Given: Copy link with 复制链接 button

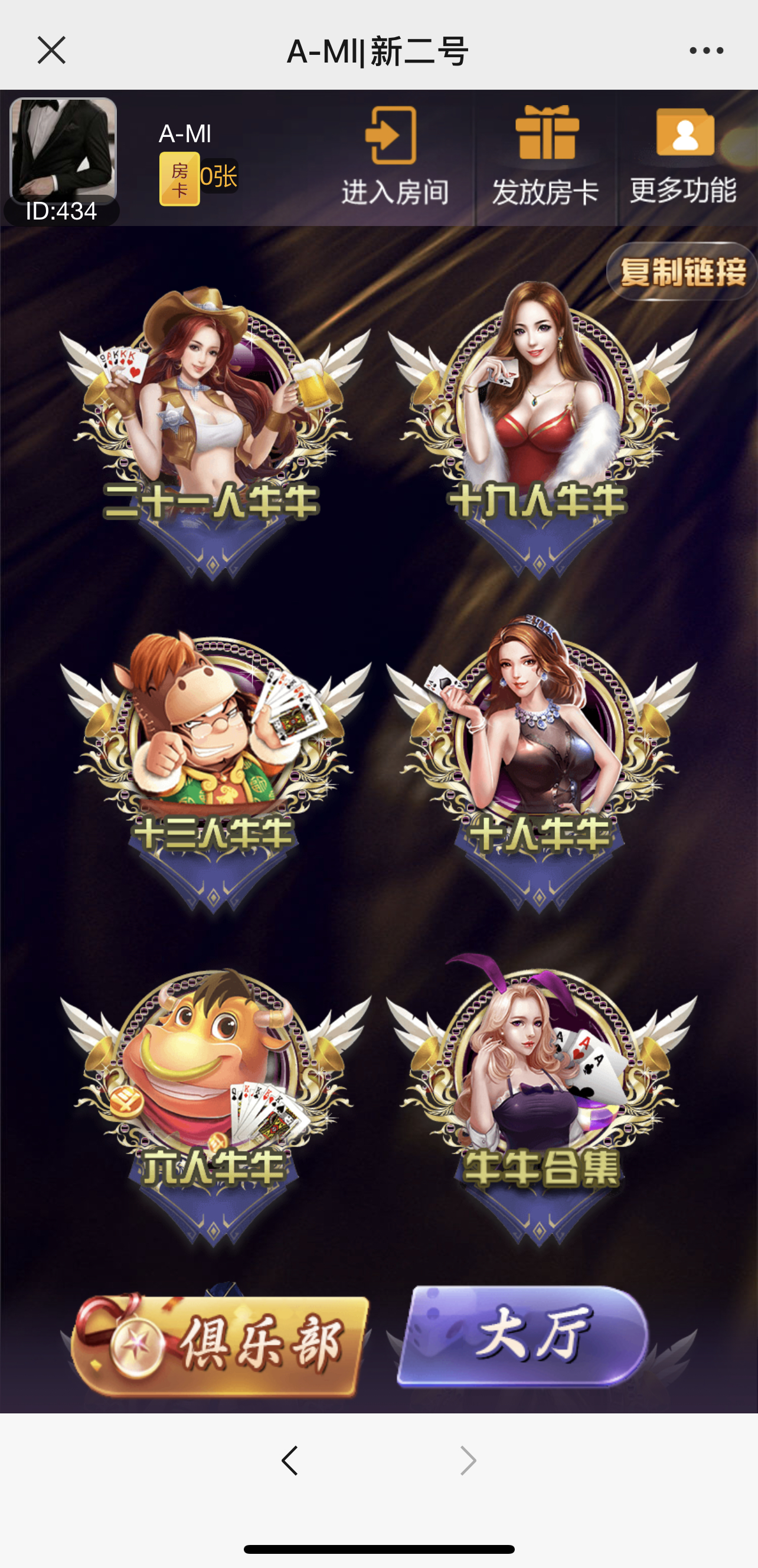Looking at the screenshot, I should (x=681, y=271).
